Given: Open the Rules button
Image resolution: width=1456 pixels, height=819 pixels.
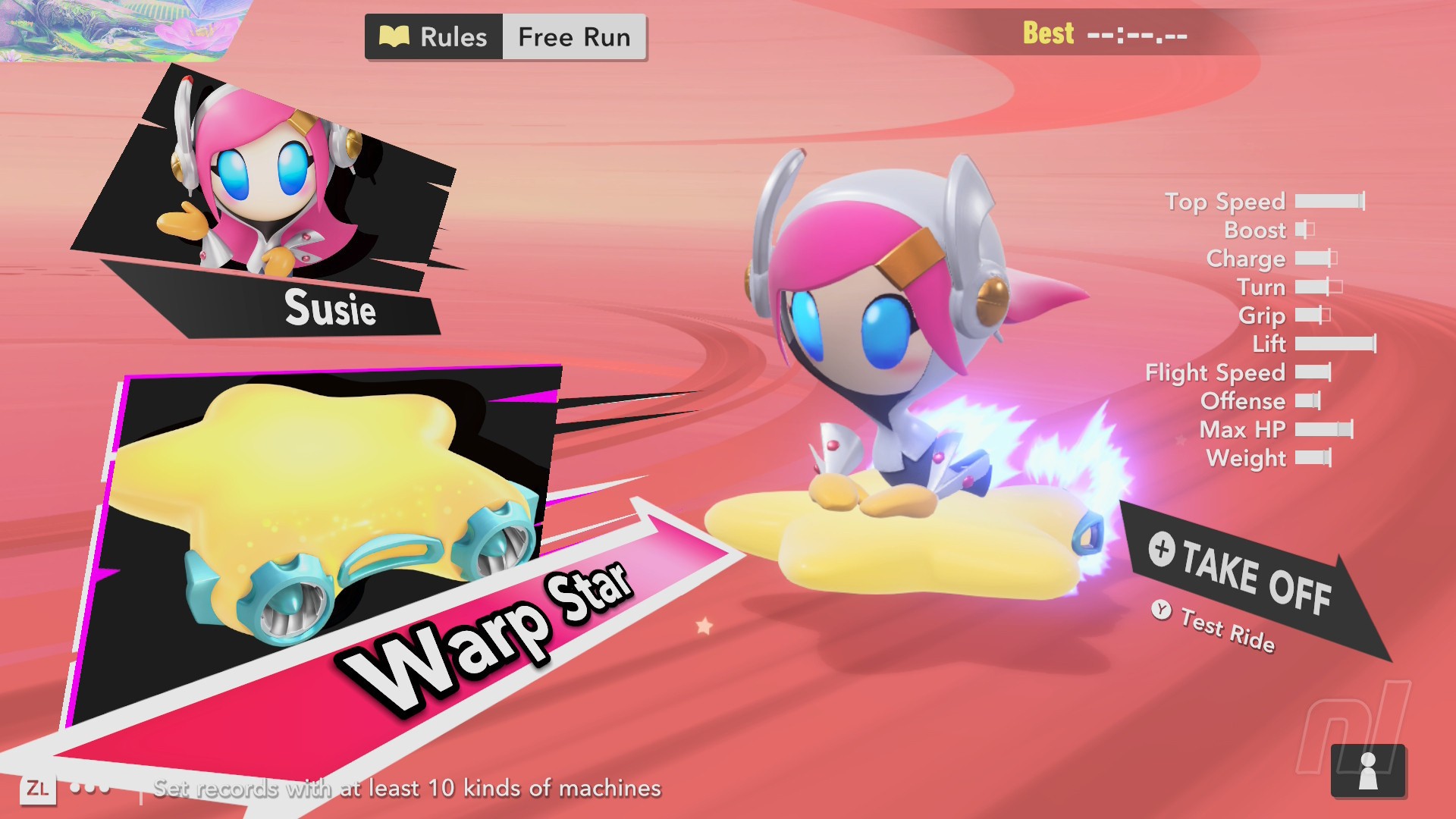Looking at the screenshot, I should pyautogui.click(x=435, y=37).
